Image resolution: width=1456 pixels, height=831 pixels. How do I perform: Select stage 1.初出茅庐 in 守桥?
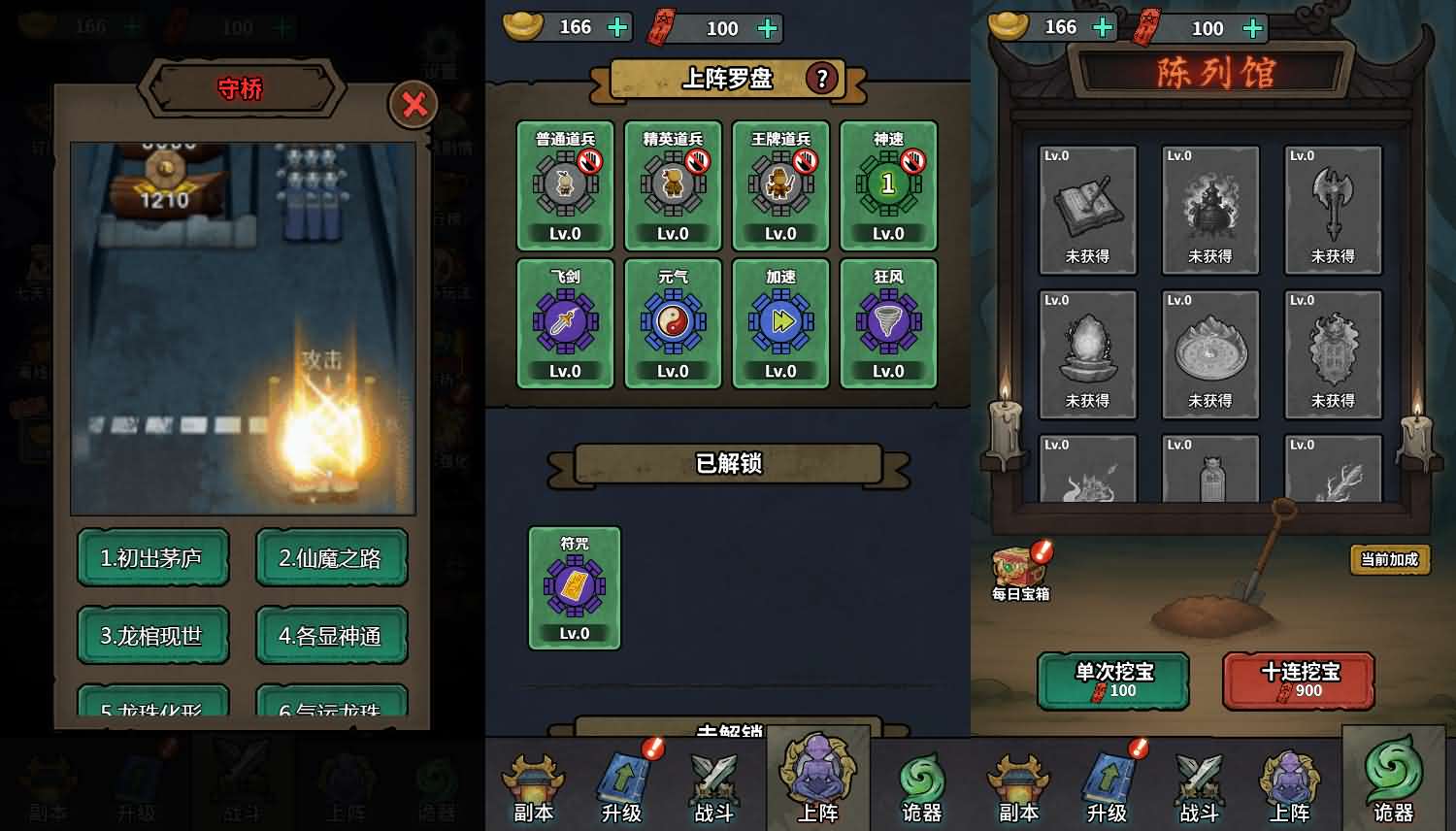[152, 558]
